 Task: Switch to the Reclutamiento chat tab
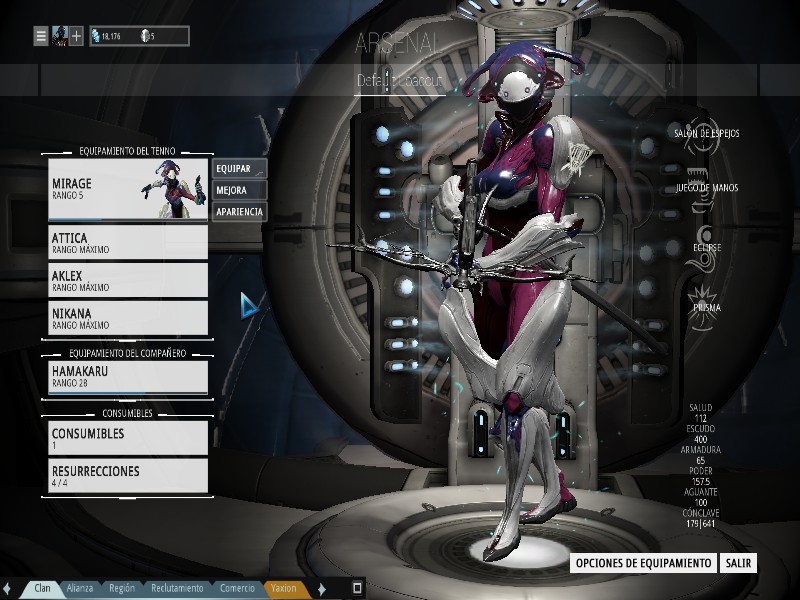(x=177, y=589)
